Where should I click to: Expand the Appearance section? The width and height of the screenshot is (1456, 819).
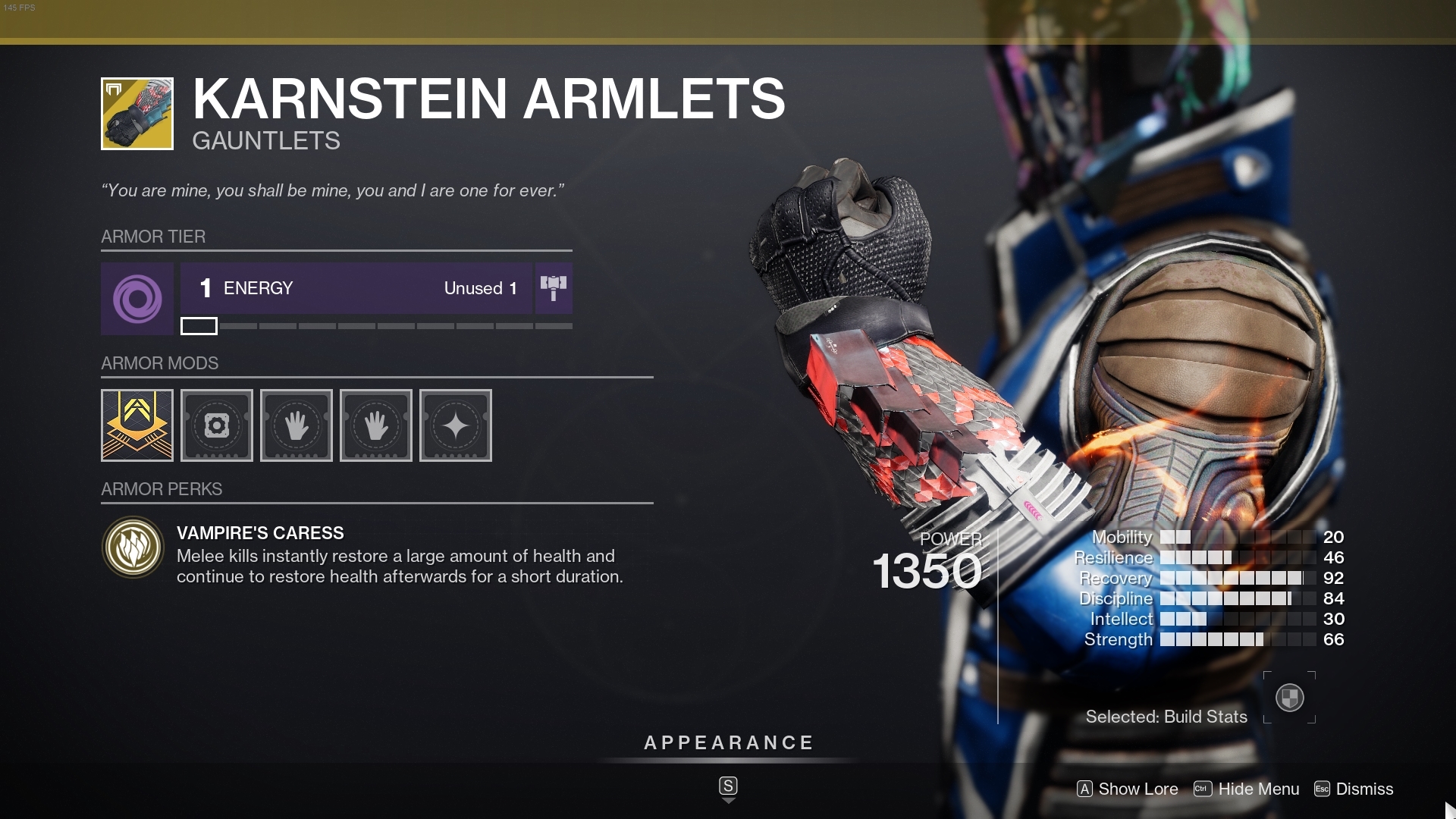[x=728, y=743]
